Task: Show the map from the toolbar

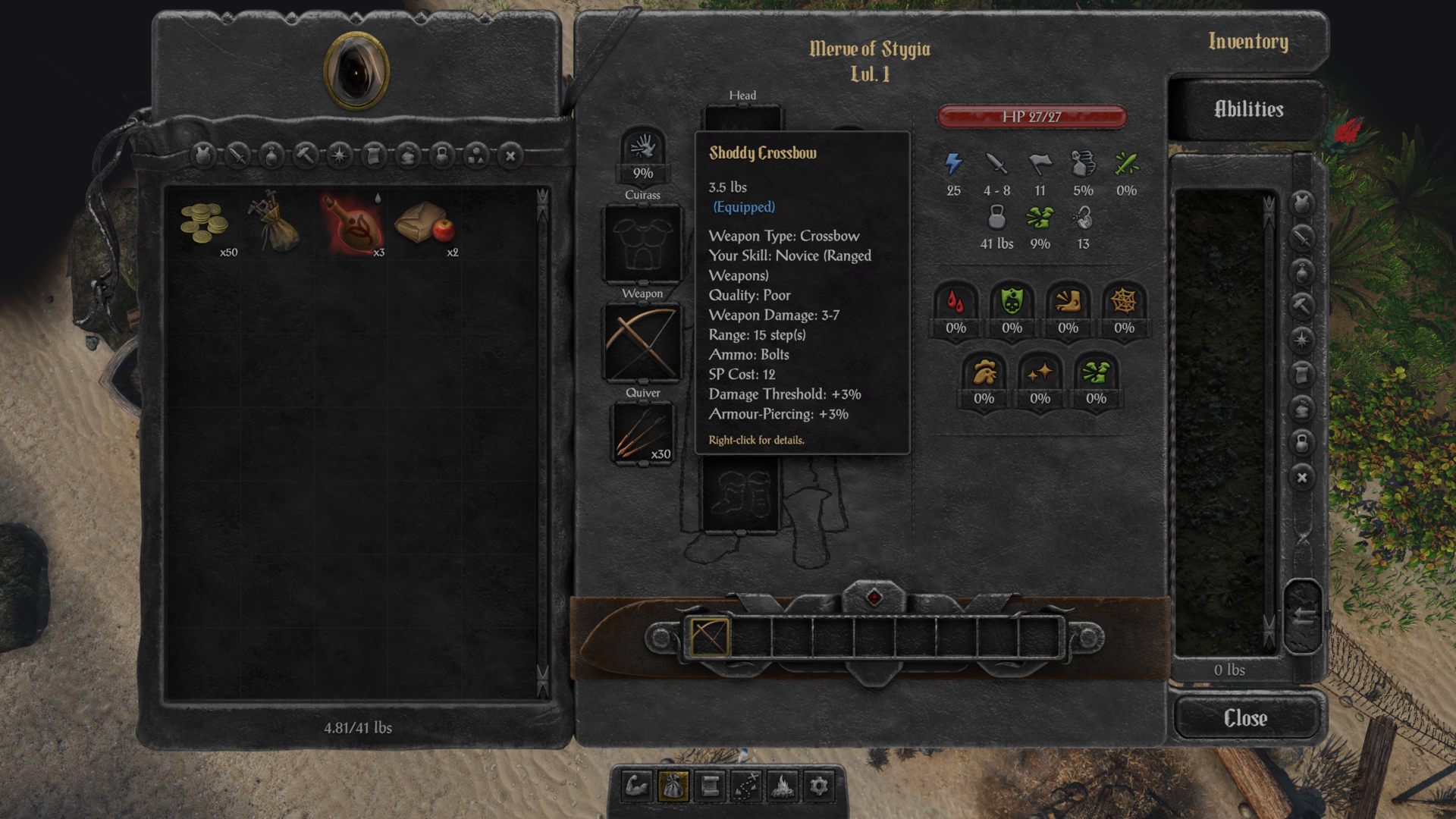Action: pyautogui.click(x=746, y=786)
